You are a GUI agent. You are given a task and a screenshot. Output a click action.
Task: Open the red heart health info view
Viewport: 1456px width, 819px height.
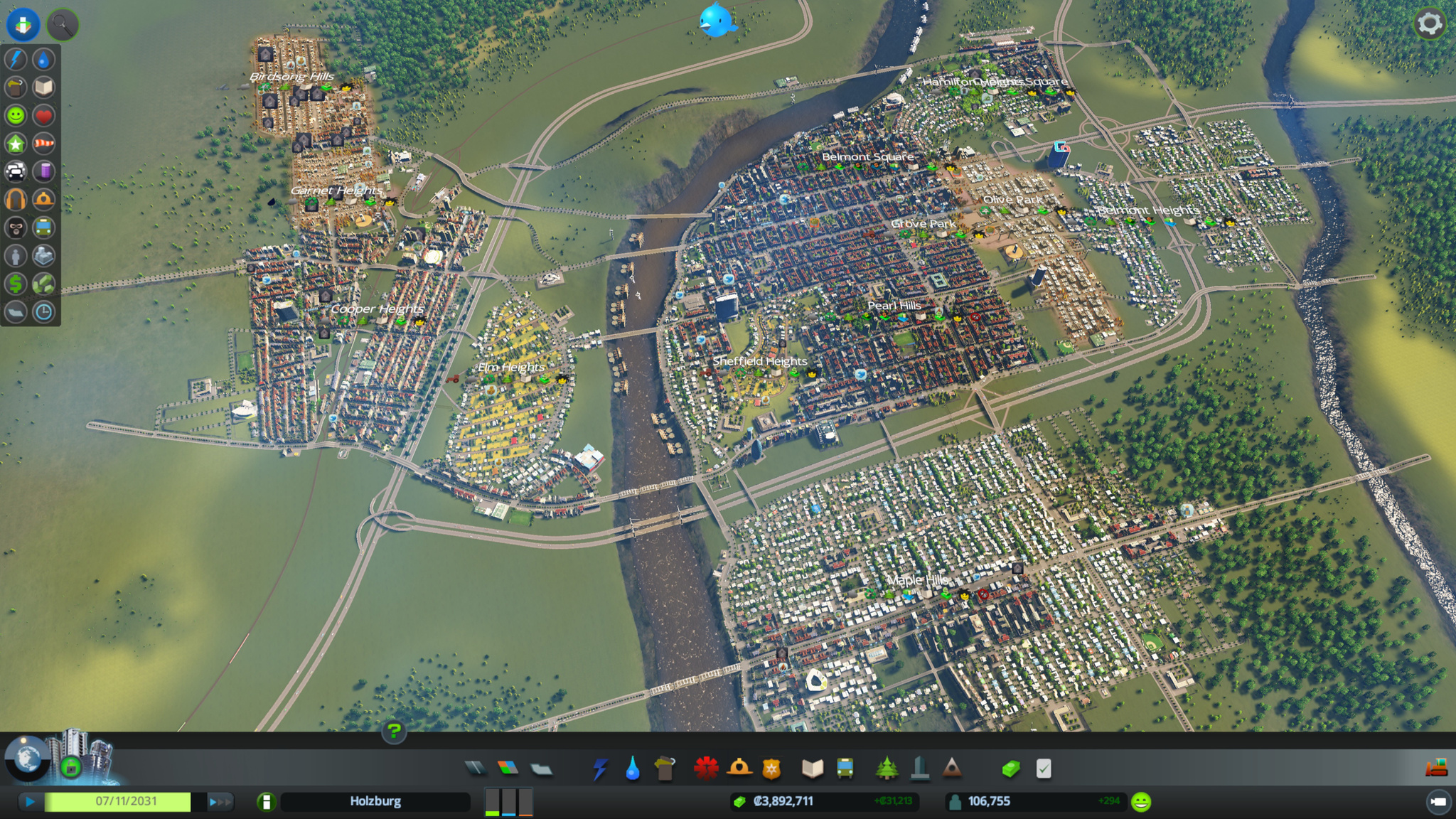click(x=43, y=115)
